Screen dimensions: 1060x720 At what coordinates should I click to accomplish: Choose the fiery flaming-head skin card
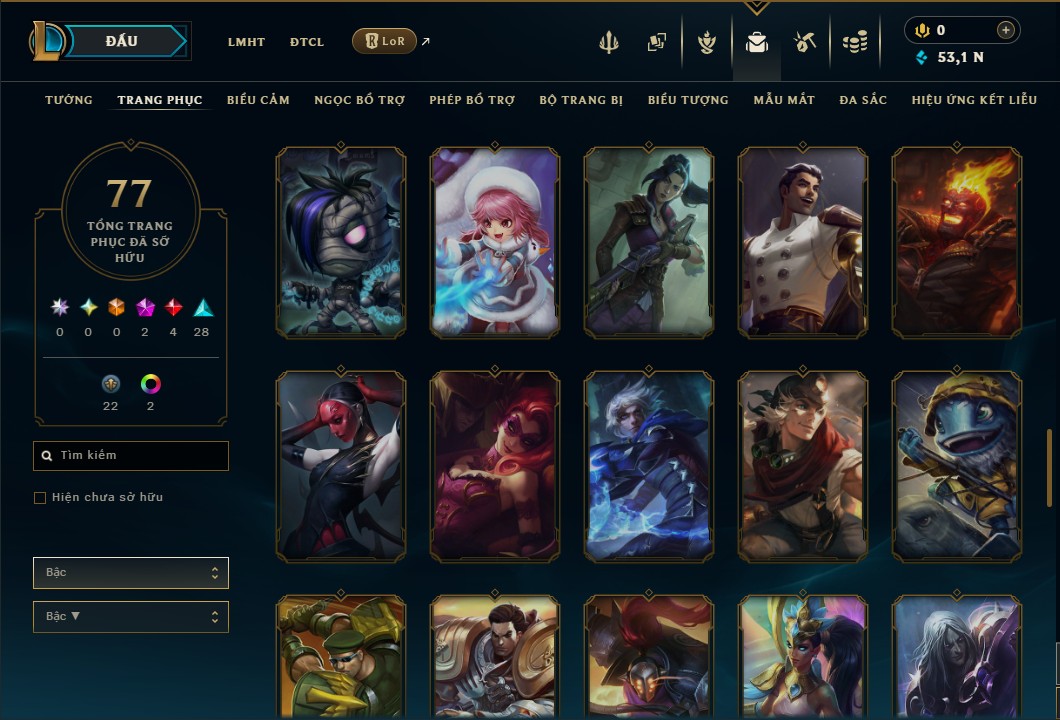[957, 242]
